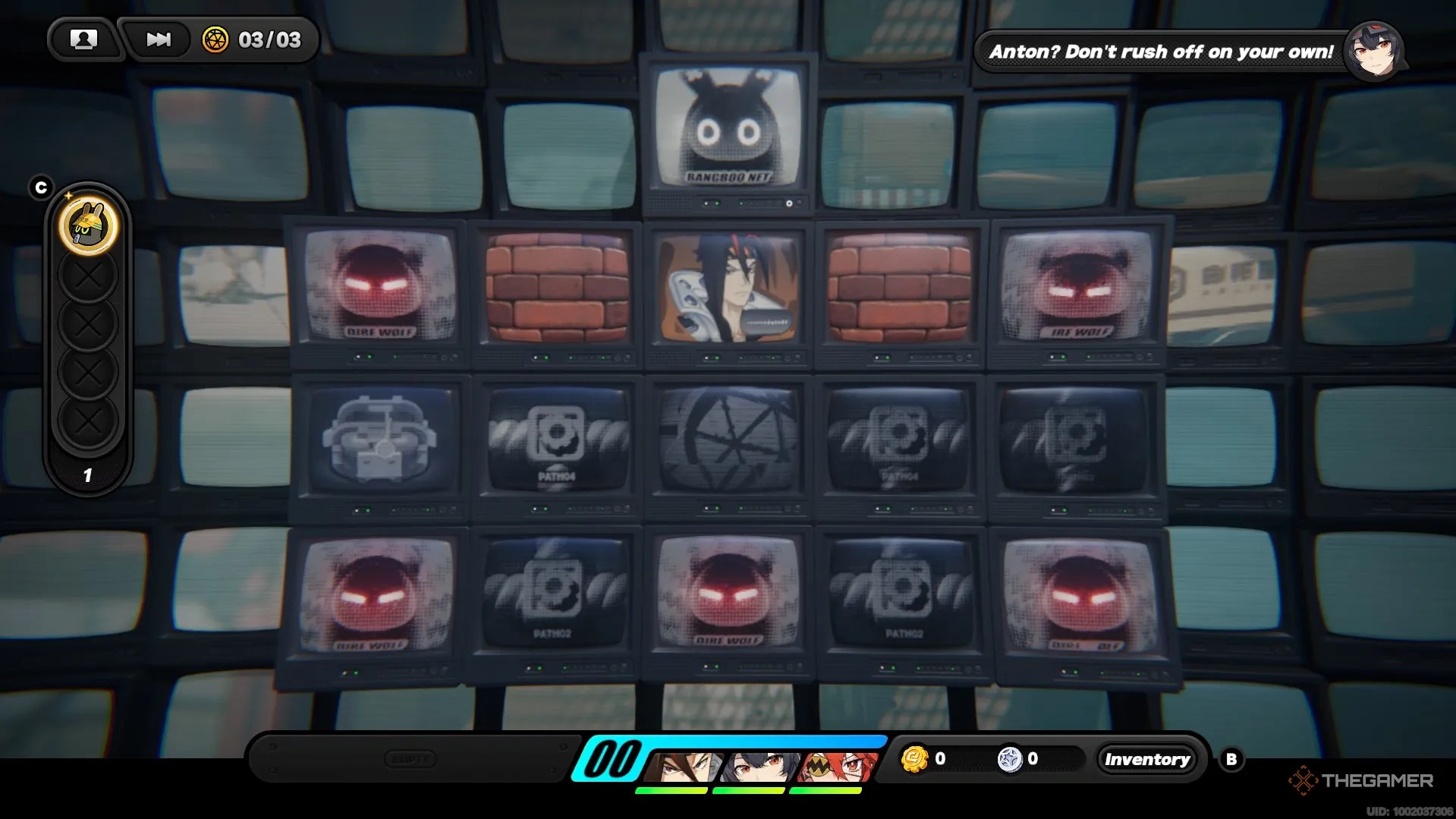Click the dialogue bubble from Anton's partner
The width and height of the screenshot is (1456, 819).
[x=1161, y=52]
